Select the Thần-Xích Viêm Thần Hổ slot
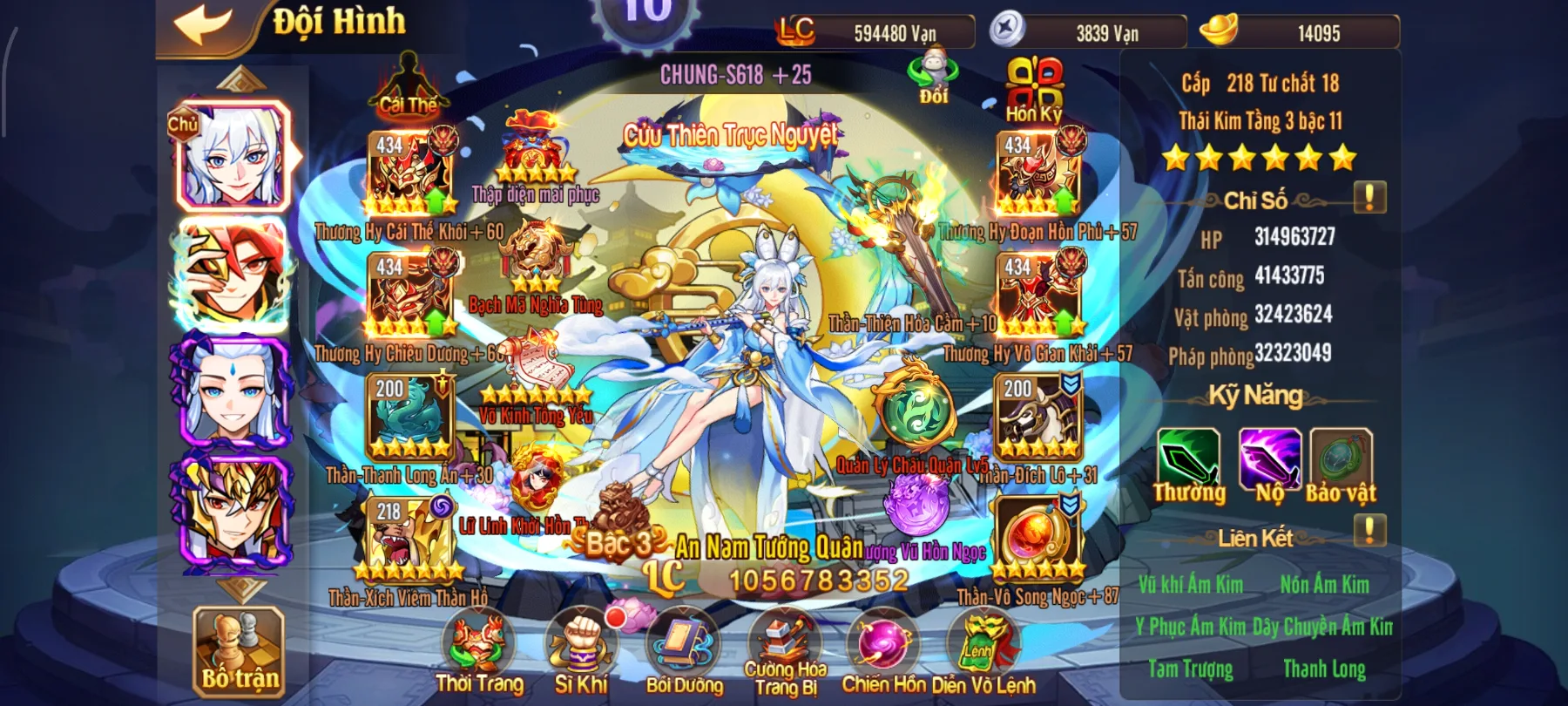 pyautogui.click(x=410, y=540)
